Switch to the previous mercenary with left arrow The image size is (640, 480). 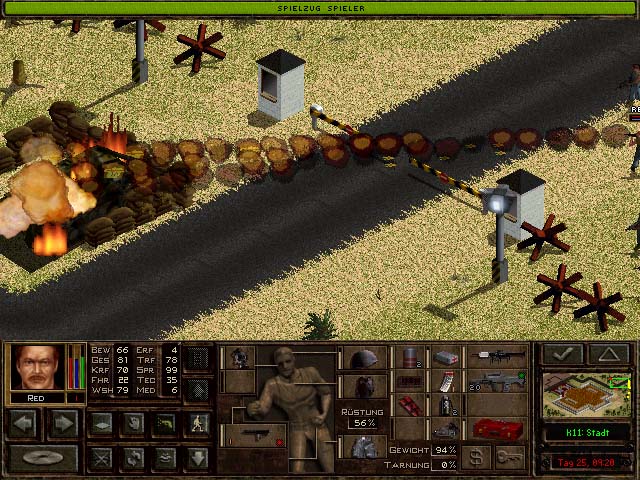(x=24, y=423)
